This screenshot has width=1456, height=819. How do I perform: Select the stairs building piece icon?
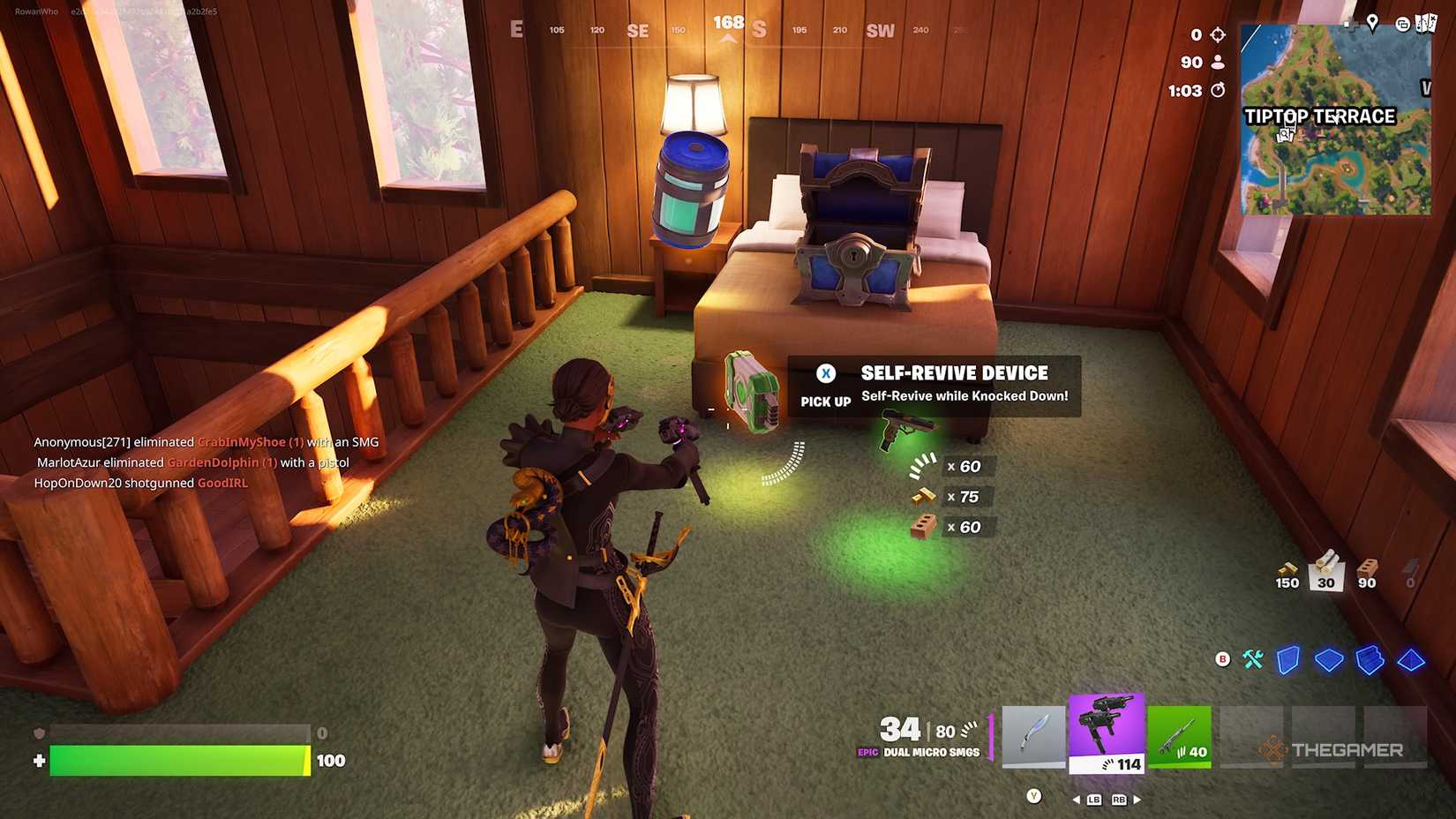(x=1369, y=660)
